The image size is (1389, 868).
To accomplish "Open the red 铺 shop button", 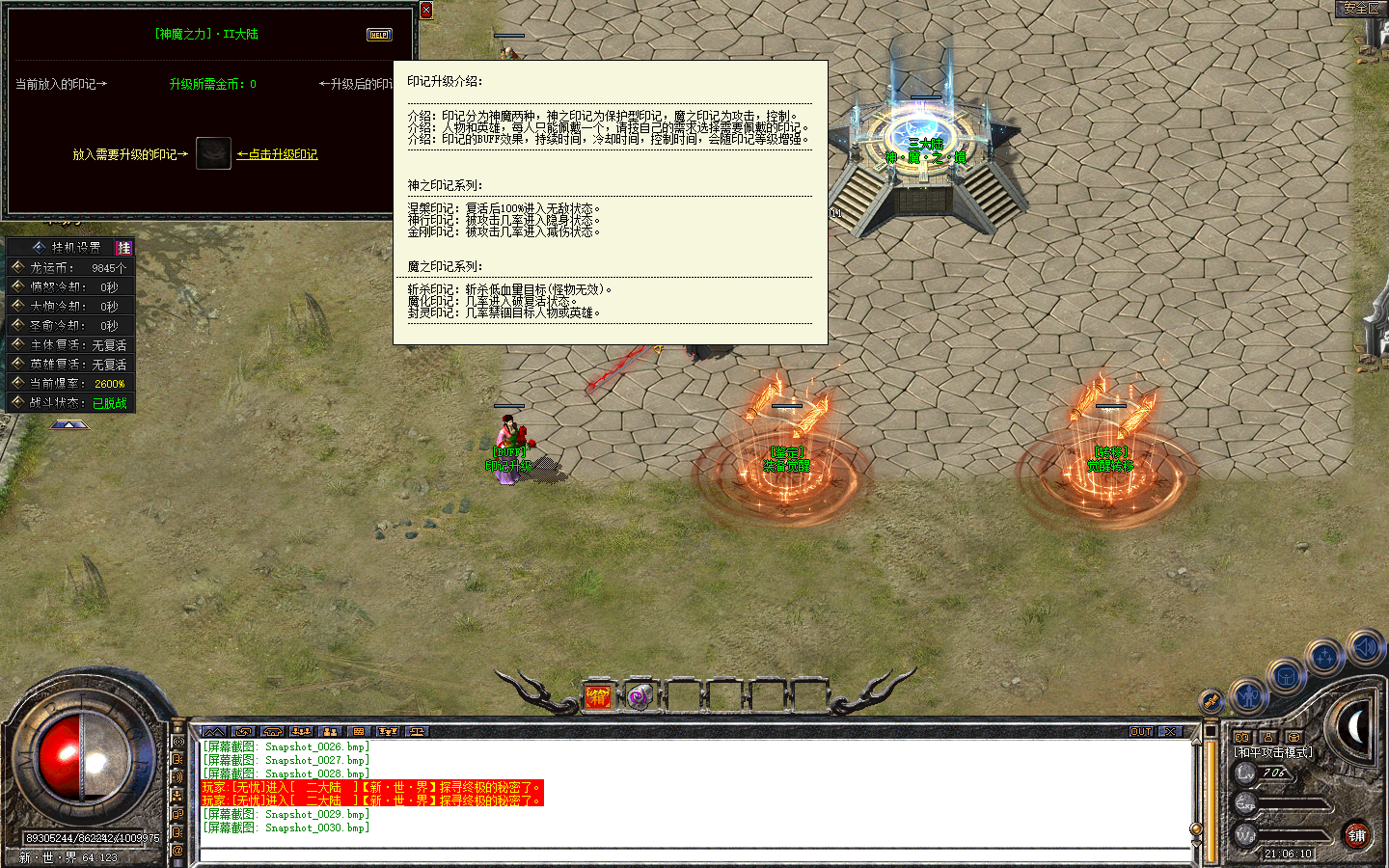I will pyautogui.click(x=1357, y=835).
